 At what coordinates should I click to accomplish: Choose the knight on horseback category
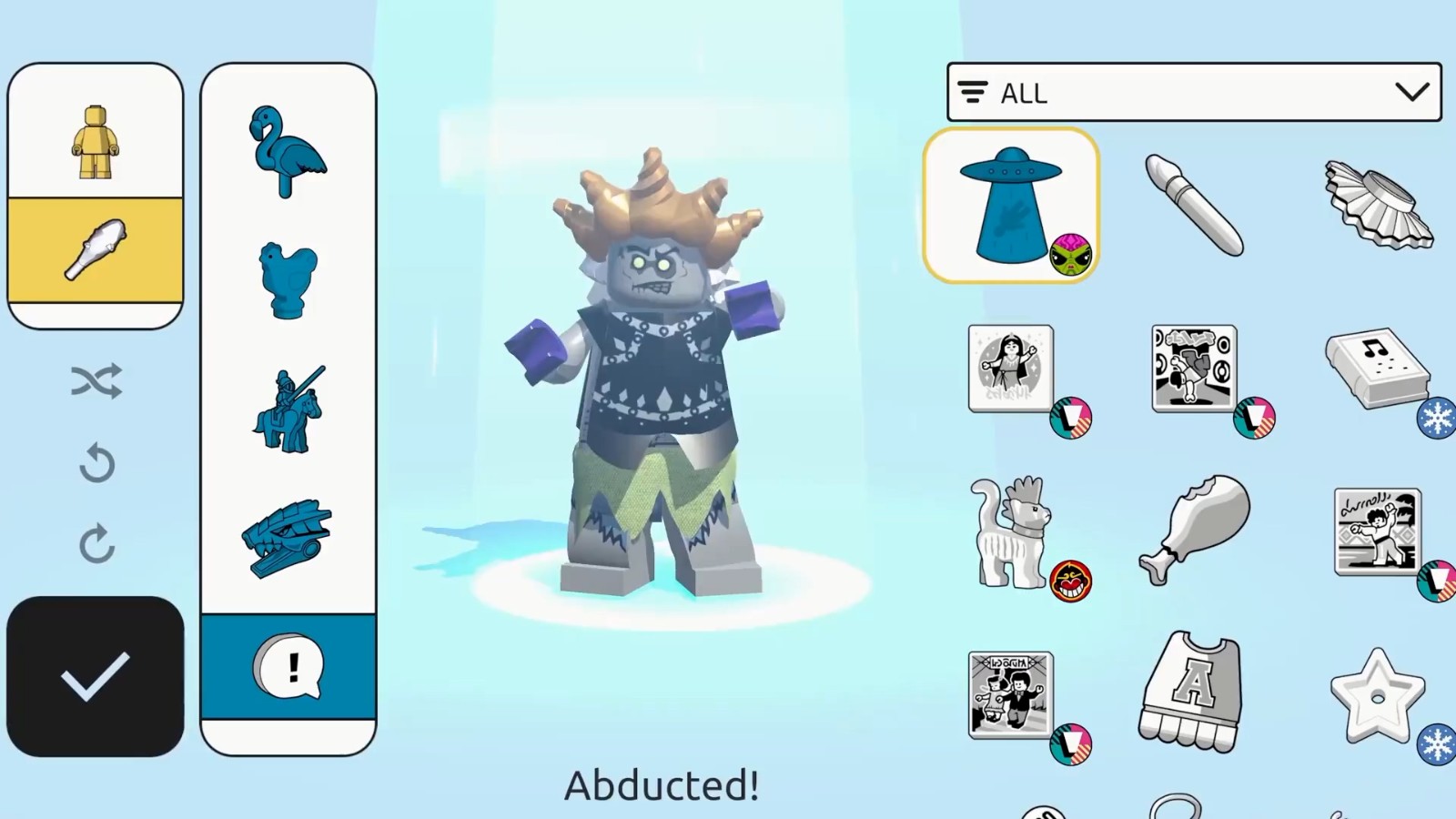[288, 410]
